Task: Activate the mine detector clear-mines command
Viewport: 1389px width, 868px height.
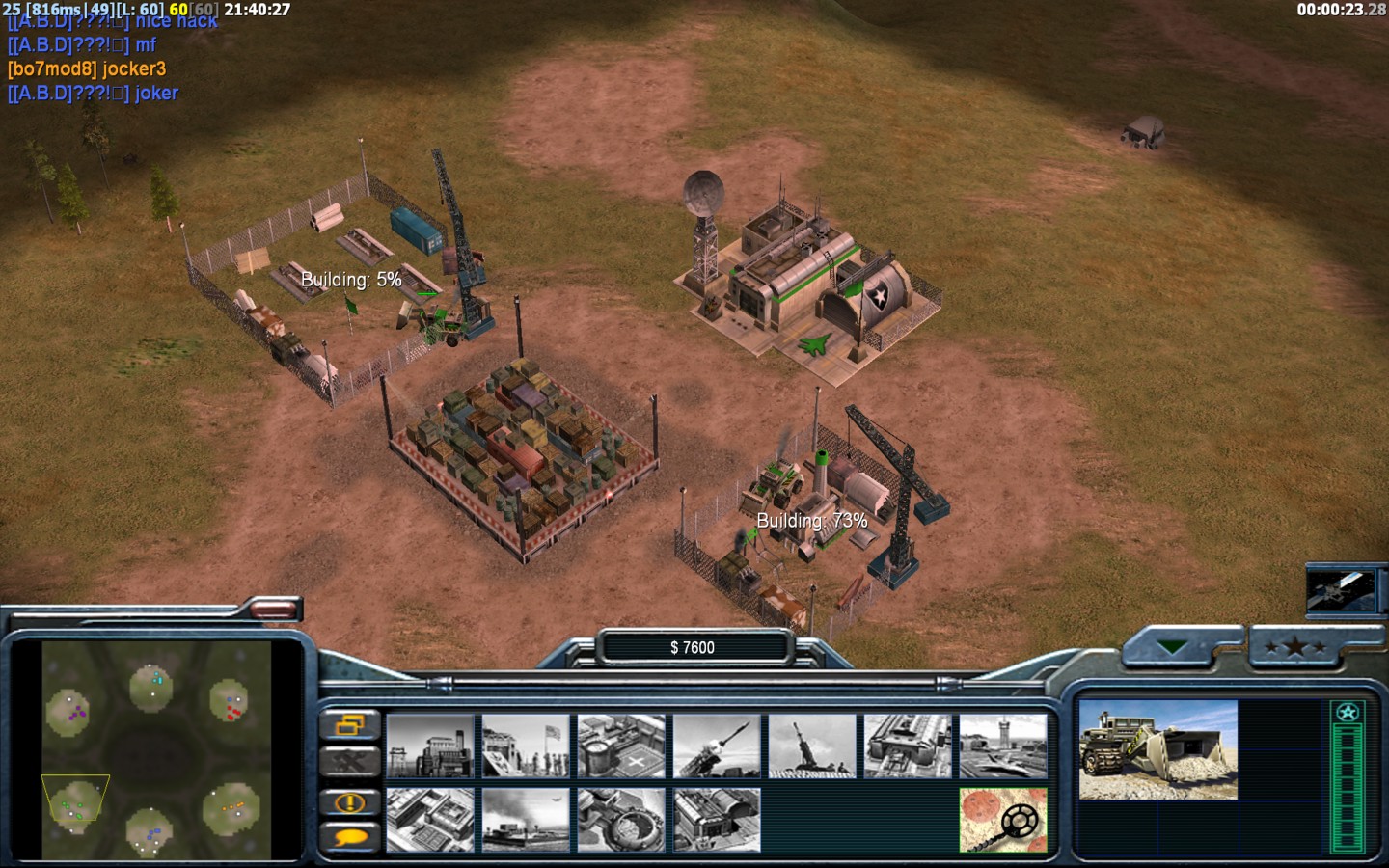Action: tap(1003, 820)
